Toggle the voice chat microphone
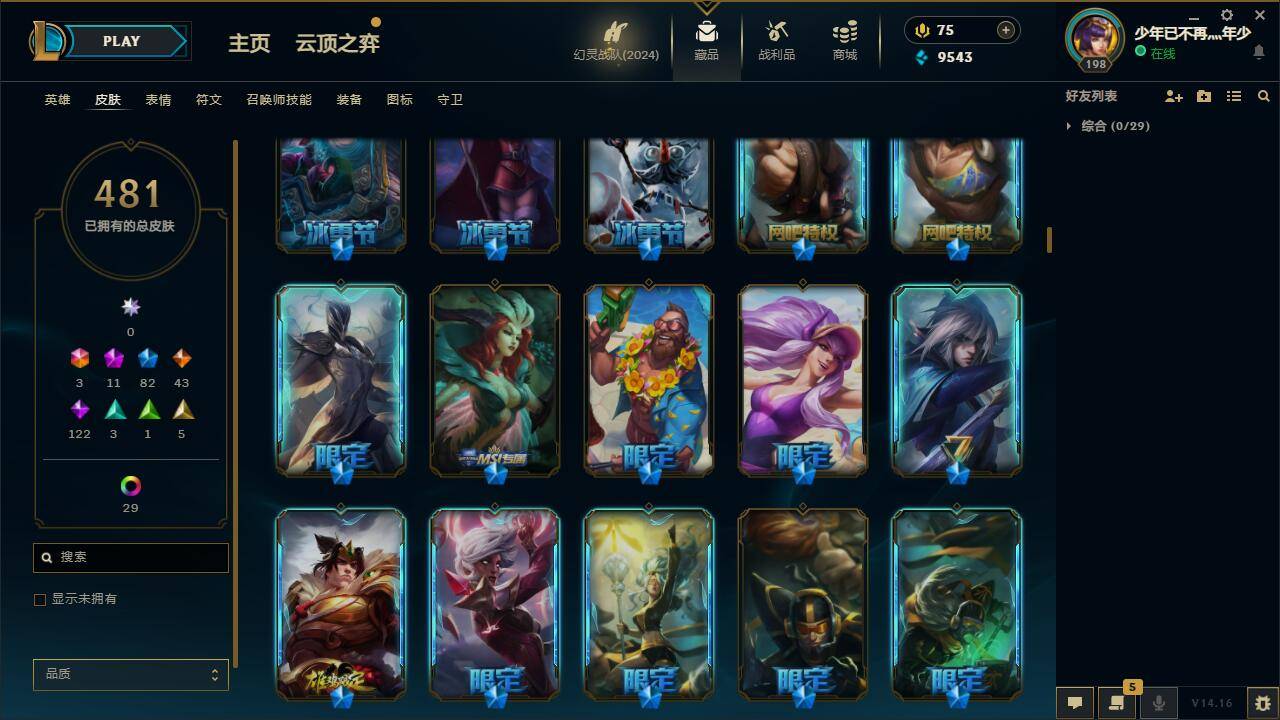 pyautogui.click(x=1158, y=702)
